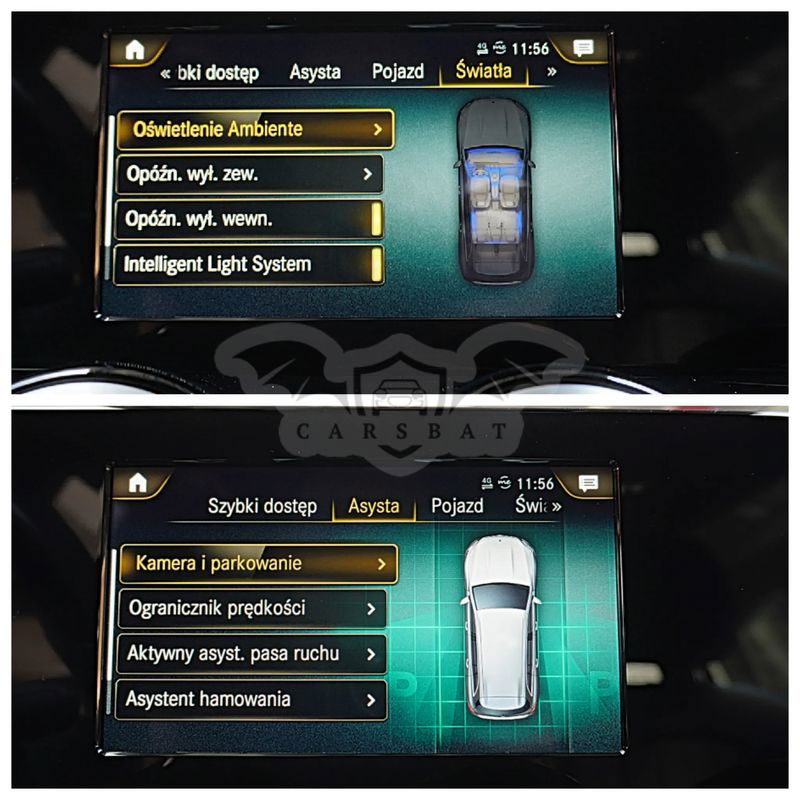Switch to the fully visible Szybki dostęp tab
Image resolution: width=800 pixels, height=800 pixels.
click(262, 506)
